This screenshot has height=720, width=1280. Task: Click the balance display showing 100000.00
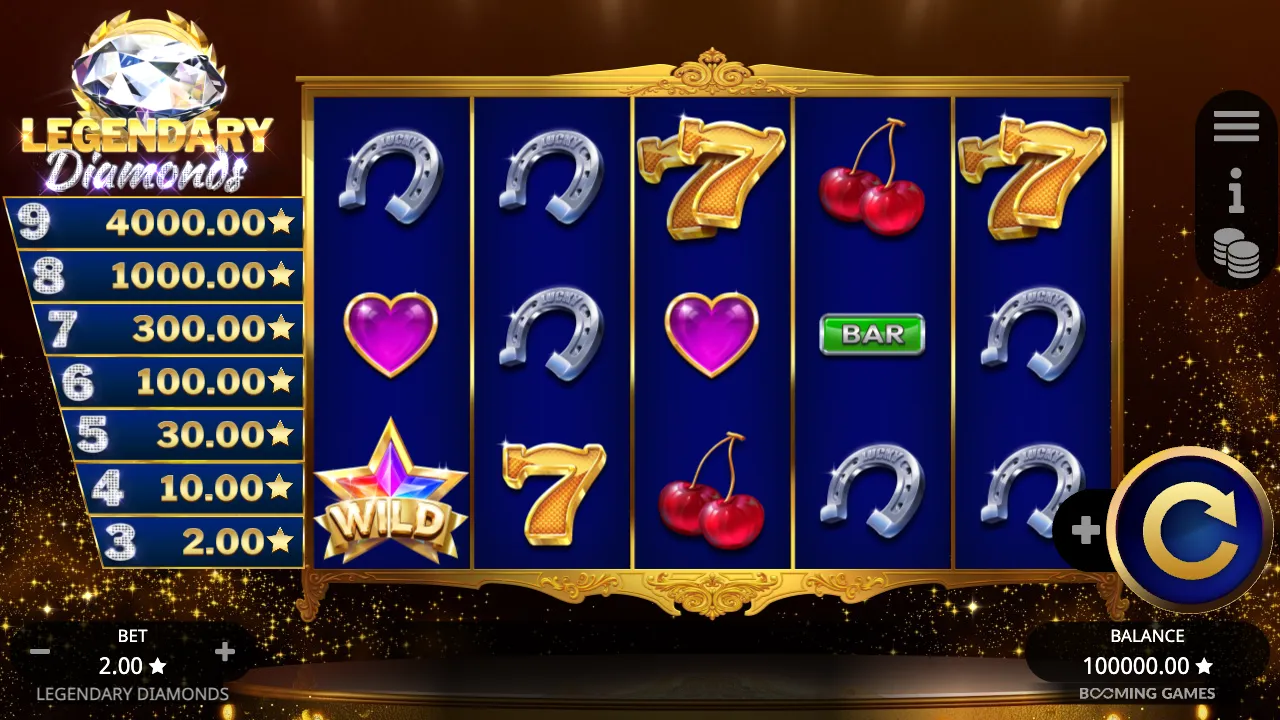tap(1145, 663)
